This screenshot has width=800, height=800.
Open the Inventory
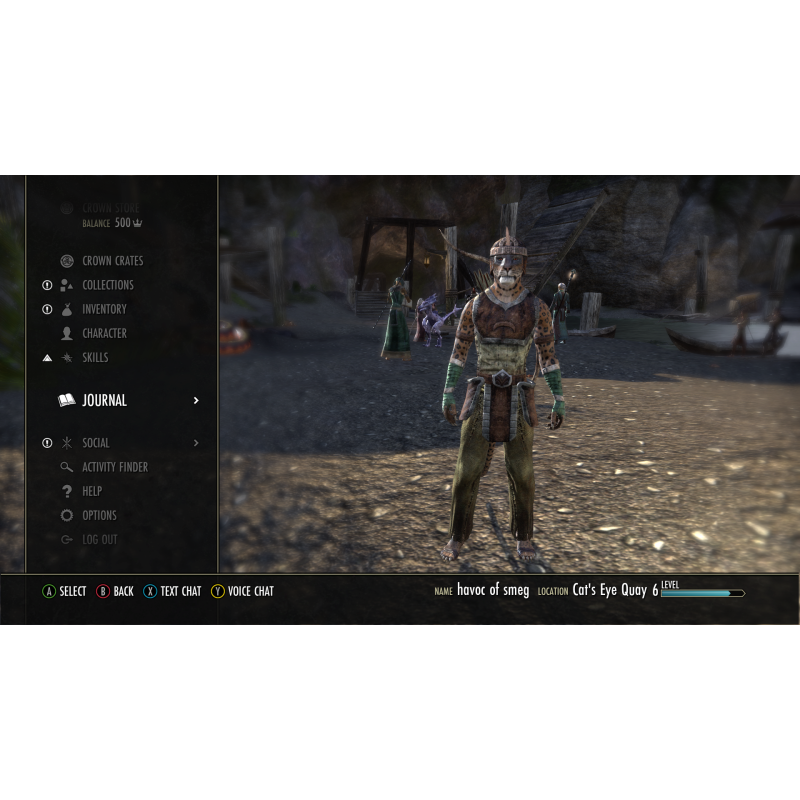104,309
